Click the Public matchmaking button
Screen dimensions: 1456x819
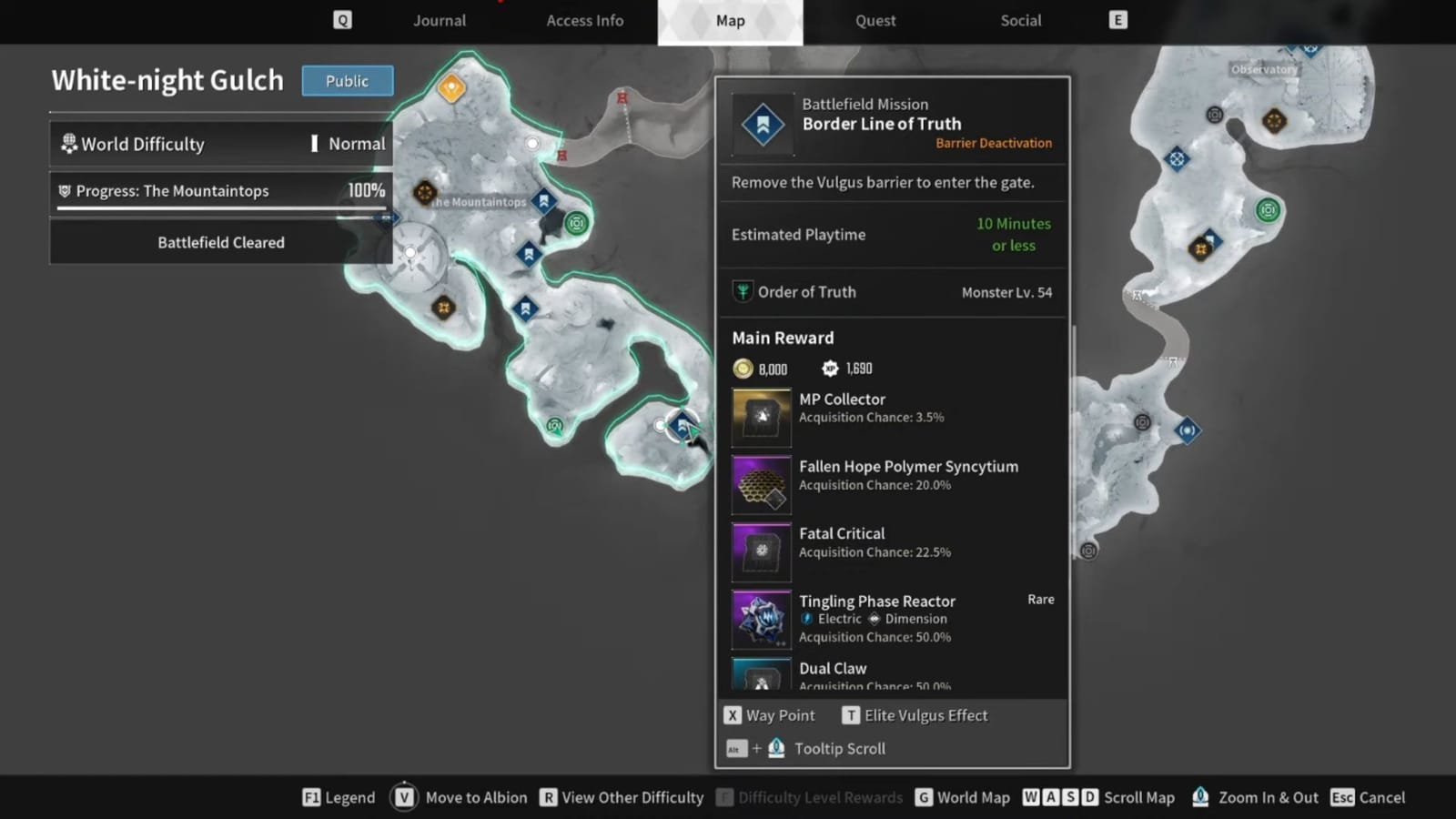347,81
